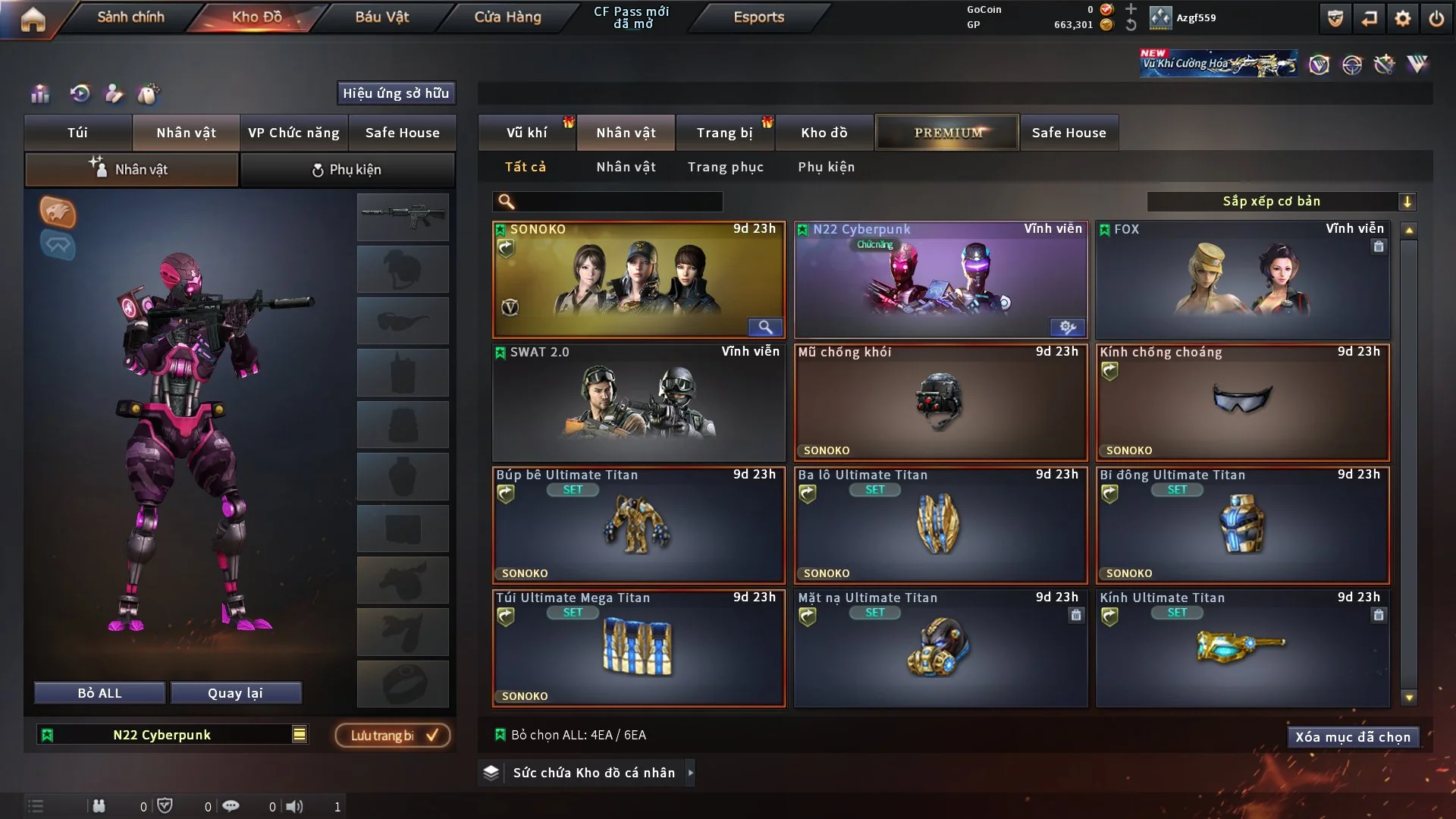Open the gear settings icon
Viewport: 1456px width, 819px height.
[1403, 18]
